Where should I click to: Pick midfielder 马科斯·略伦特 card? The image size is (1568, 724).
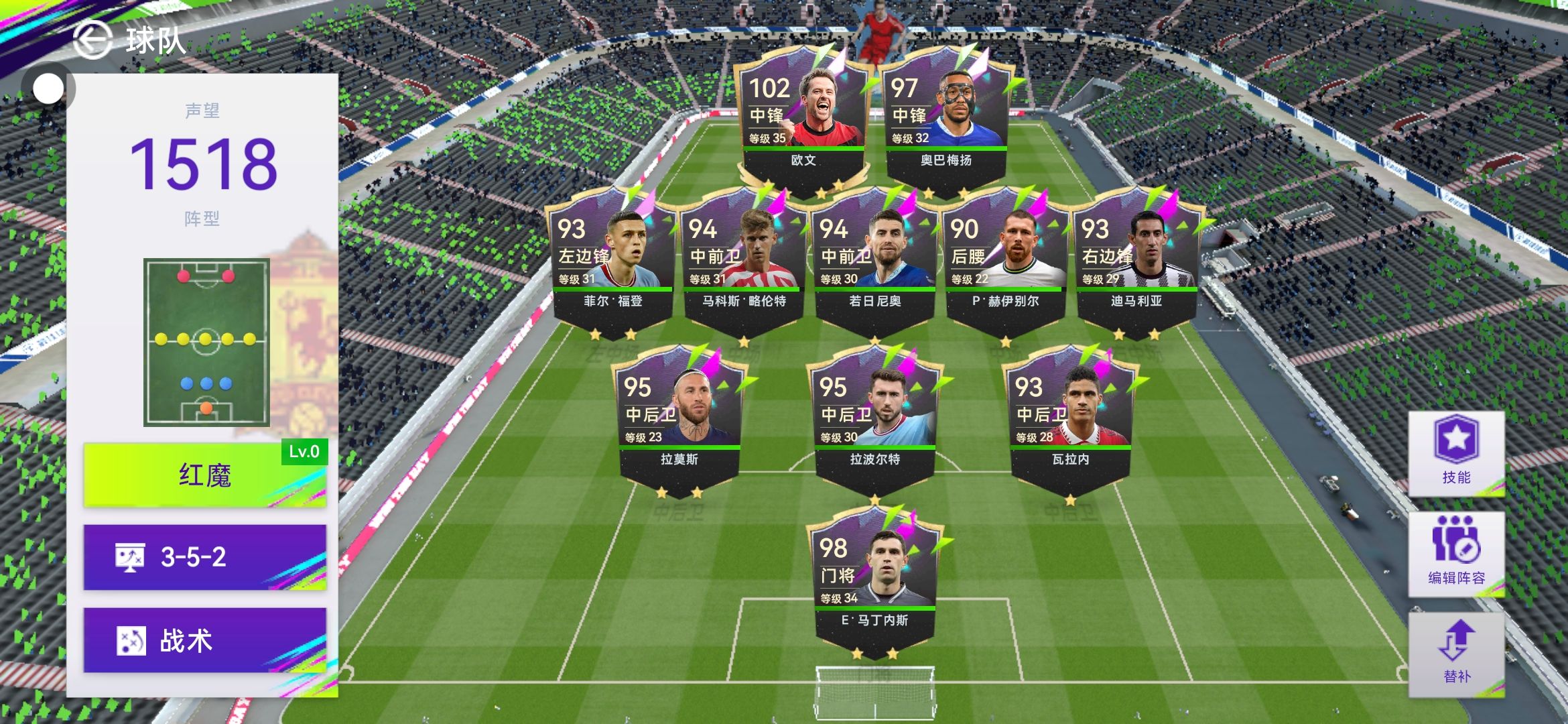[x=744, y=263]
